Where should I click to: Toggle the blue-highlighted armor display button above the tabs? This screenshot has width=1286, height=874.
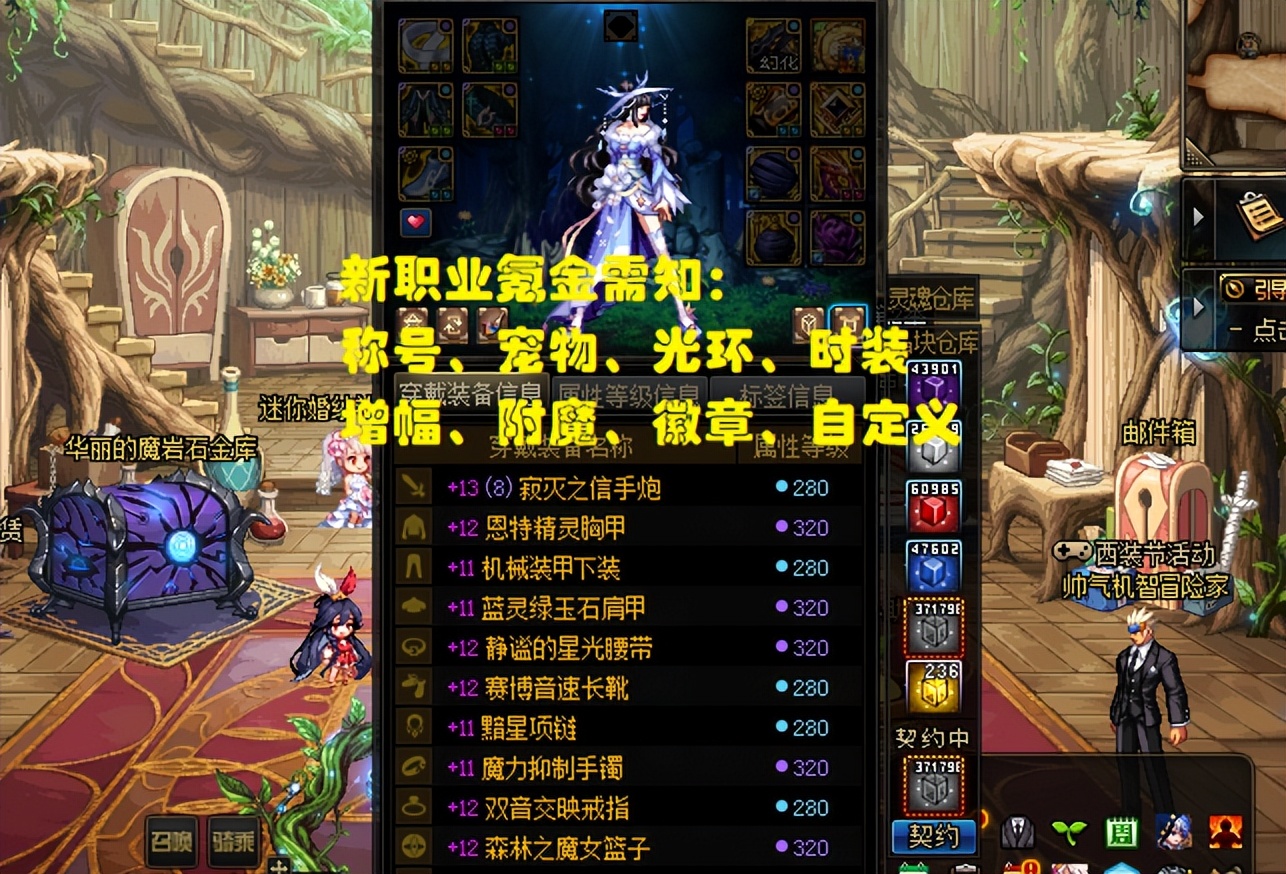click(x=849, y=320)
